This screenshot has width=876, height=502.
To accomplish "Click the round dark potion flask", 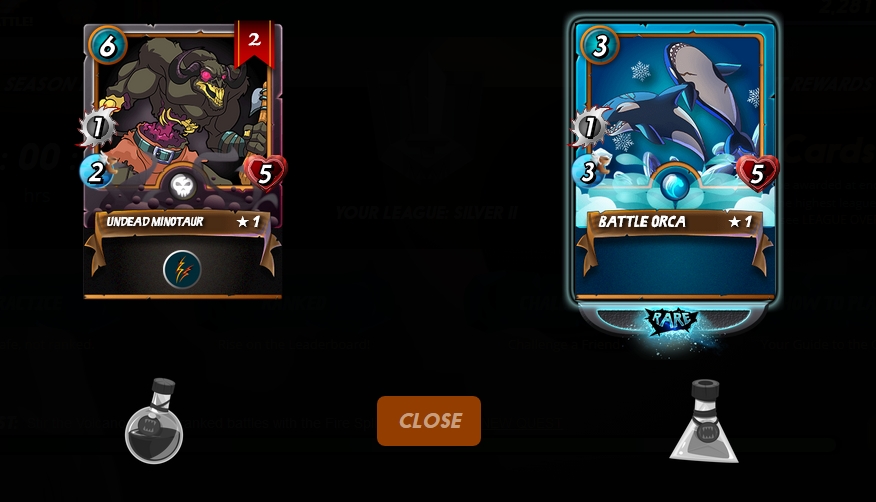I will click(154, 423).
